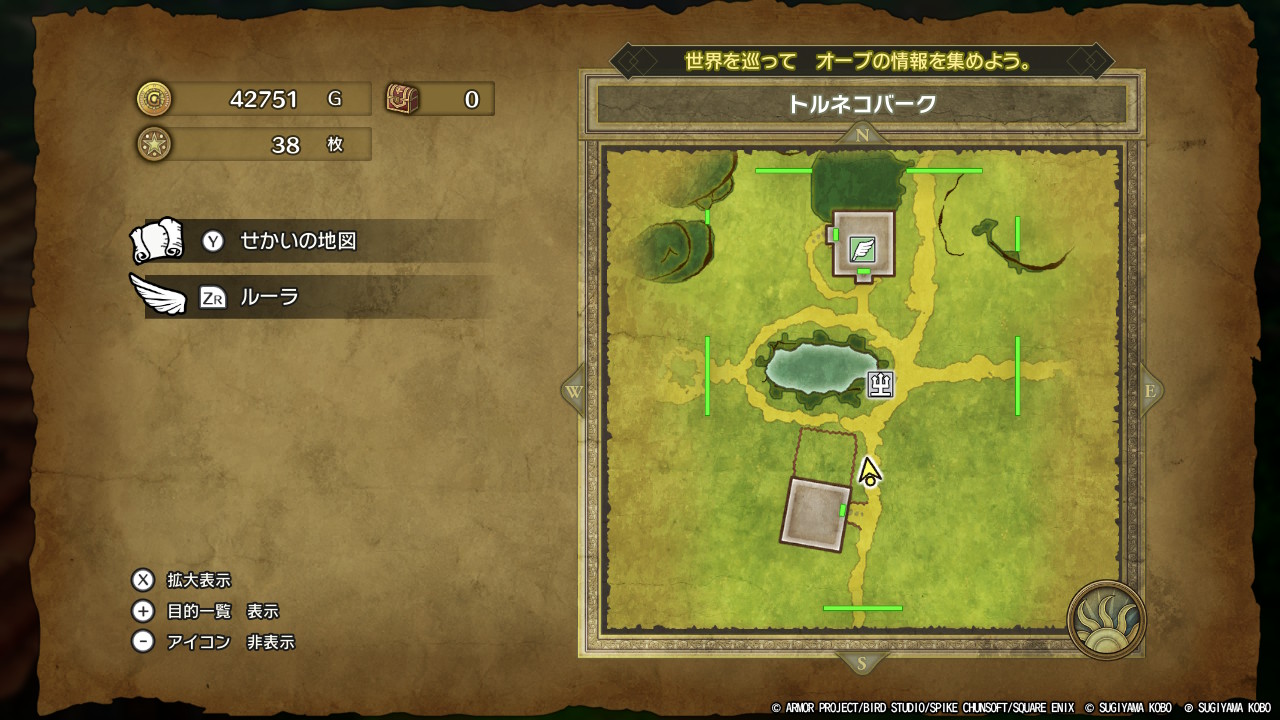Click the S compass marker below map
This screenshot has height=720, width=1280.
862,662
